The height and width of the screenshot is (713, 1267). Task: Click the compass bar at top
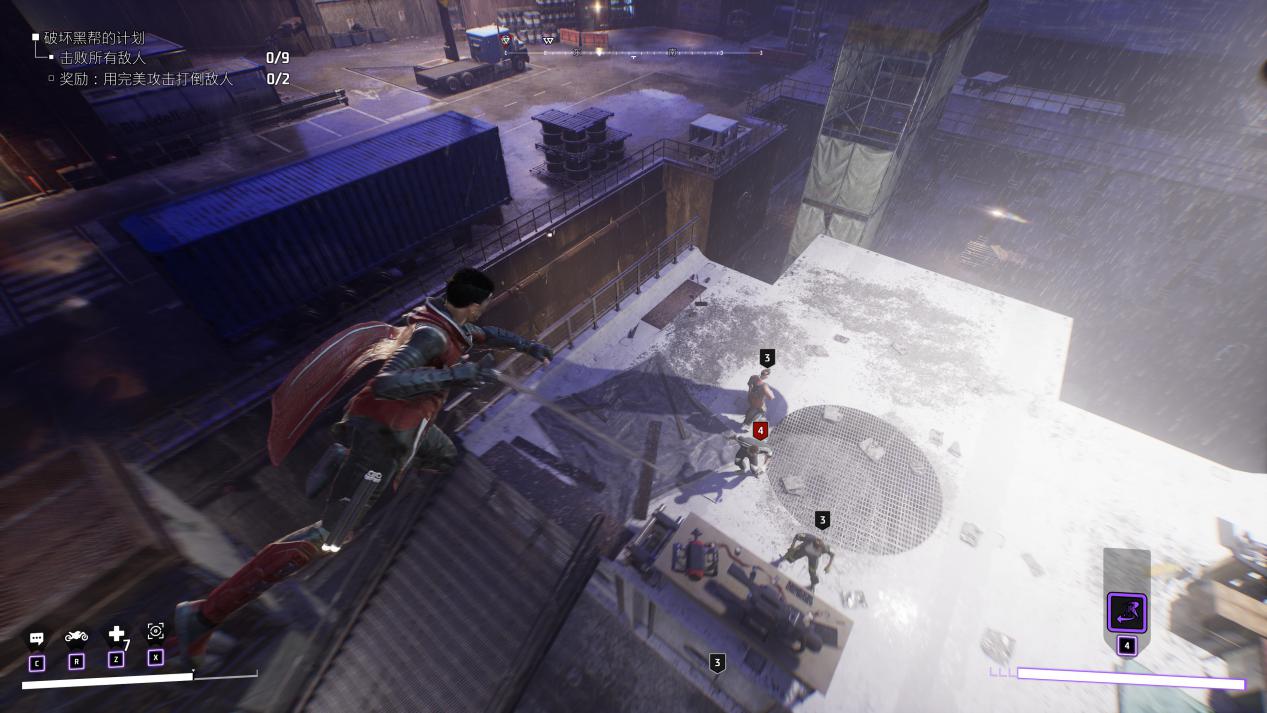(x=632, y=52)
